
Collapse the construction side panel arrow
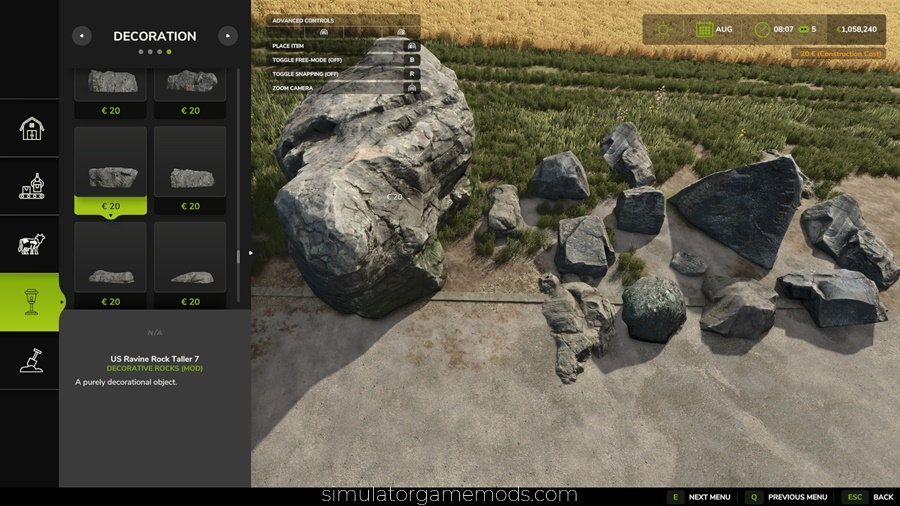pyautogui.click(x=251, y=253)
